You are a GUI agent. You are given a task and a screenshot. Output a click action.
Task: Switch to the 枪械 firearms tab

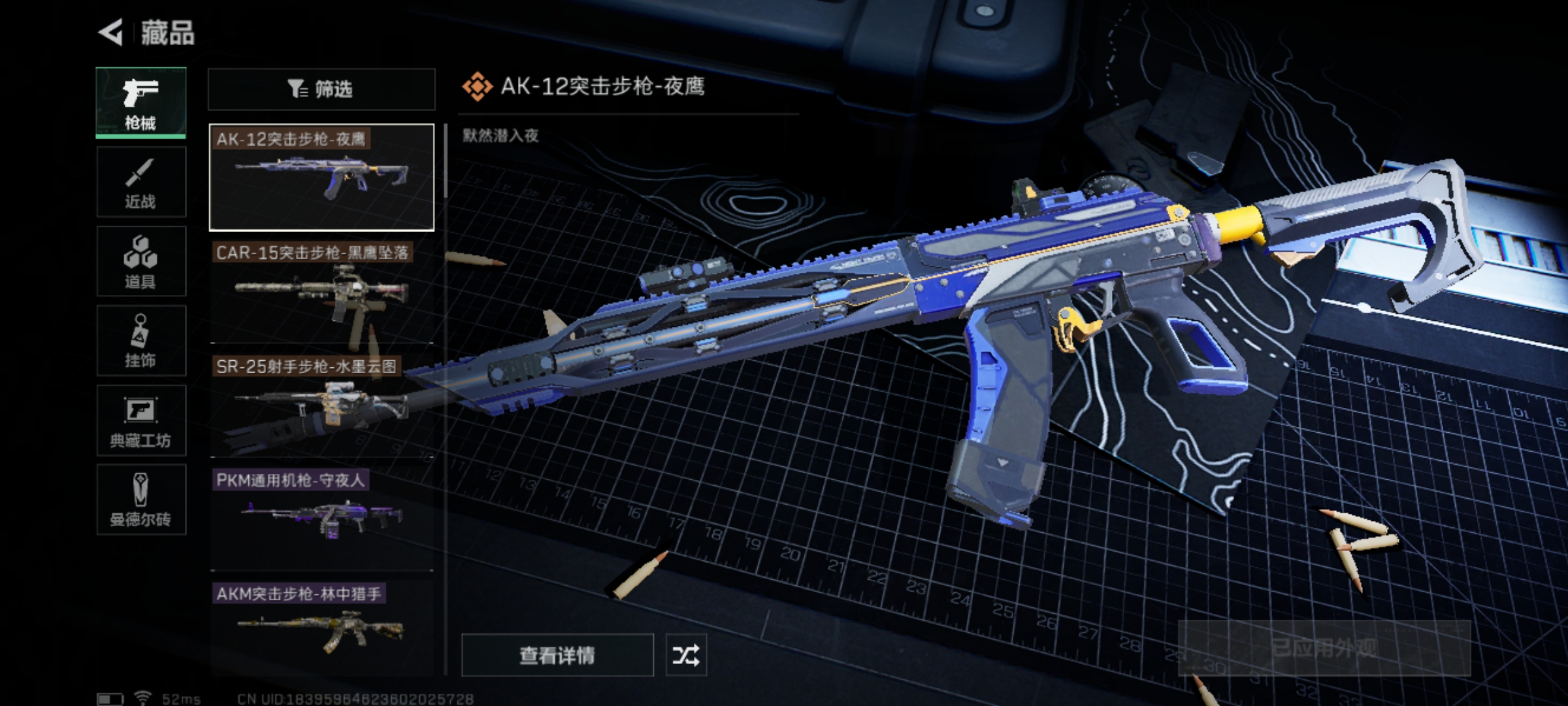point(141,103)
